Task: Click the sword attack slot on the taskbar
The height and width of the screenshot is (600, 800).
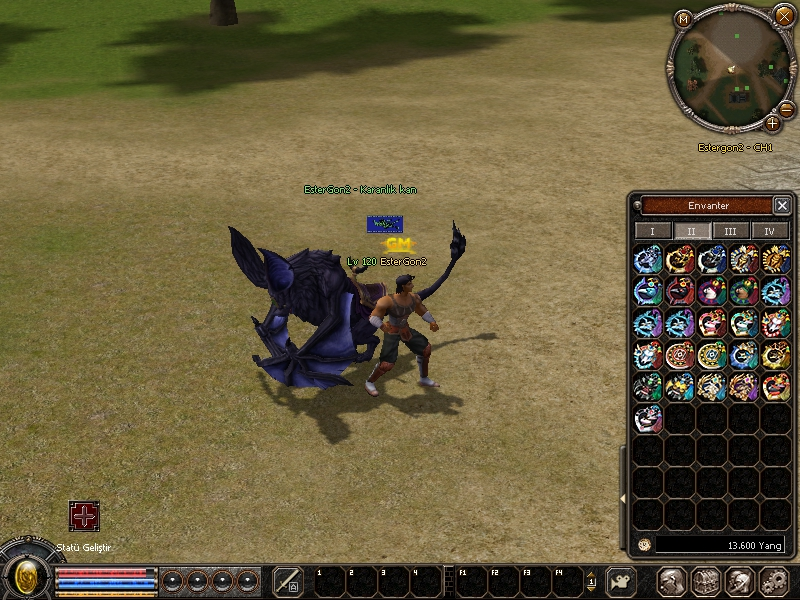Action: [288, 581]
